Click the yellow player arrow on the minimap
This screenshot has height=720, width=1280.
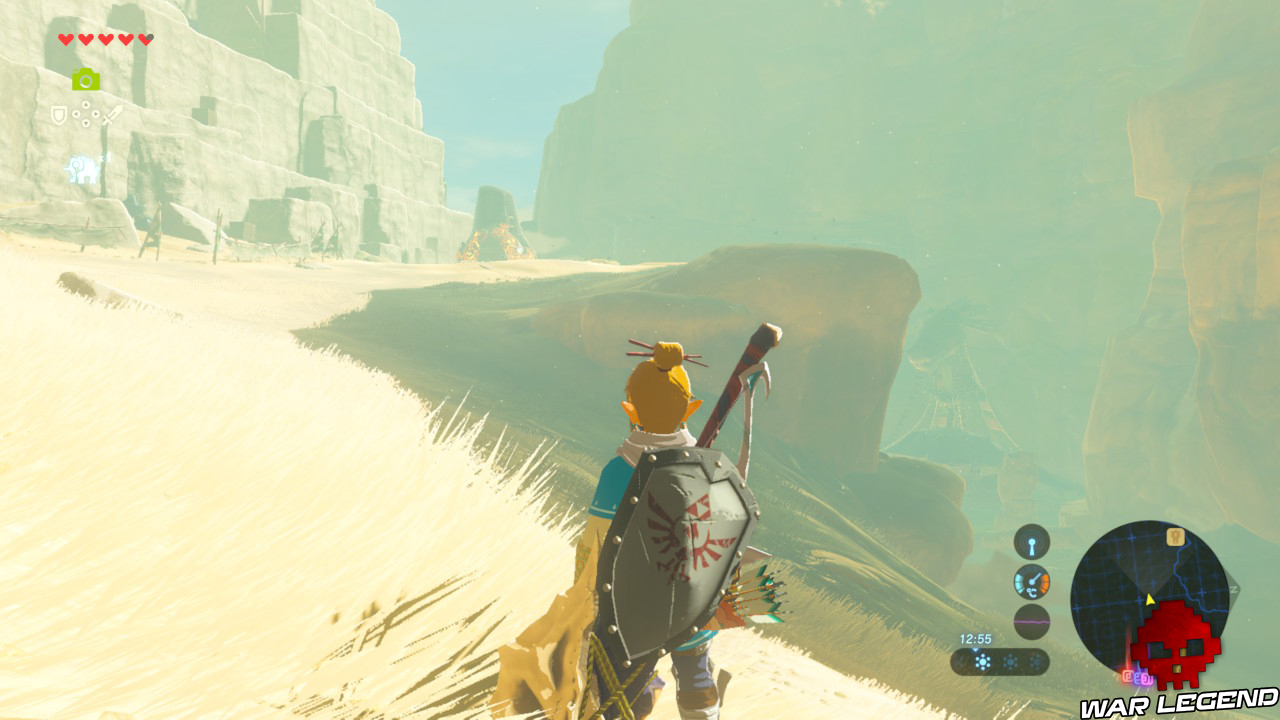tap(1149, 601)
